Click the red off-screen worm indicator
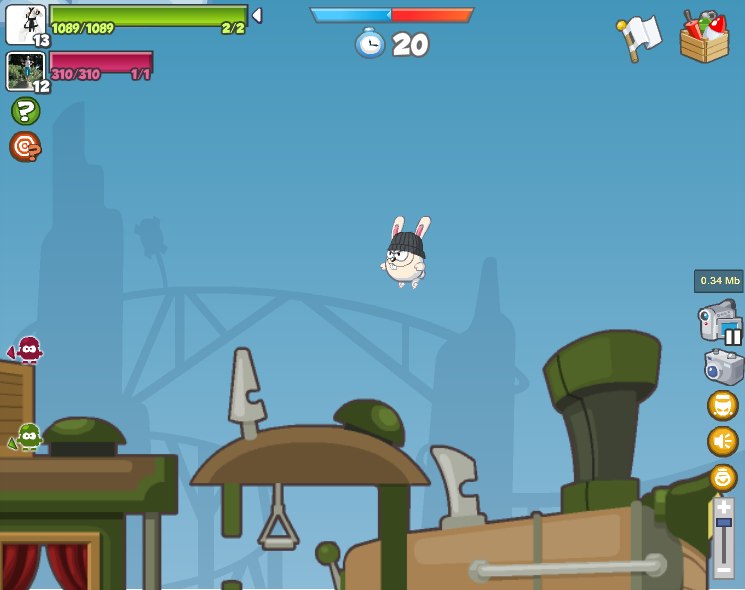745x590 pixels. (x=26, y=350)
